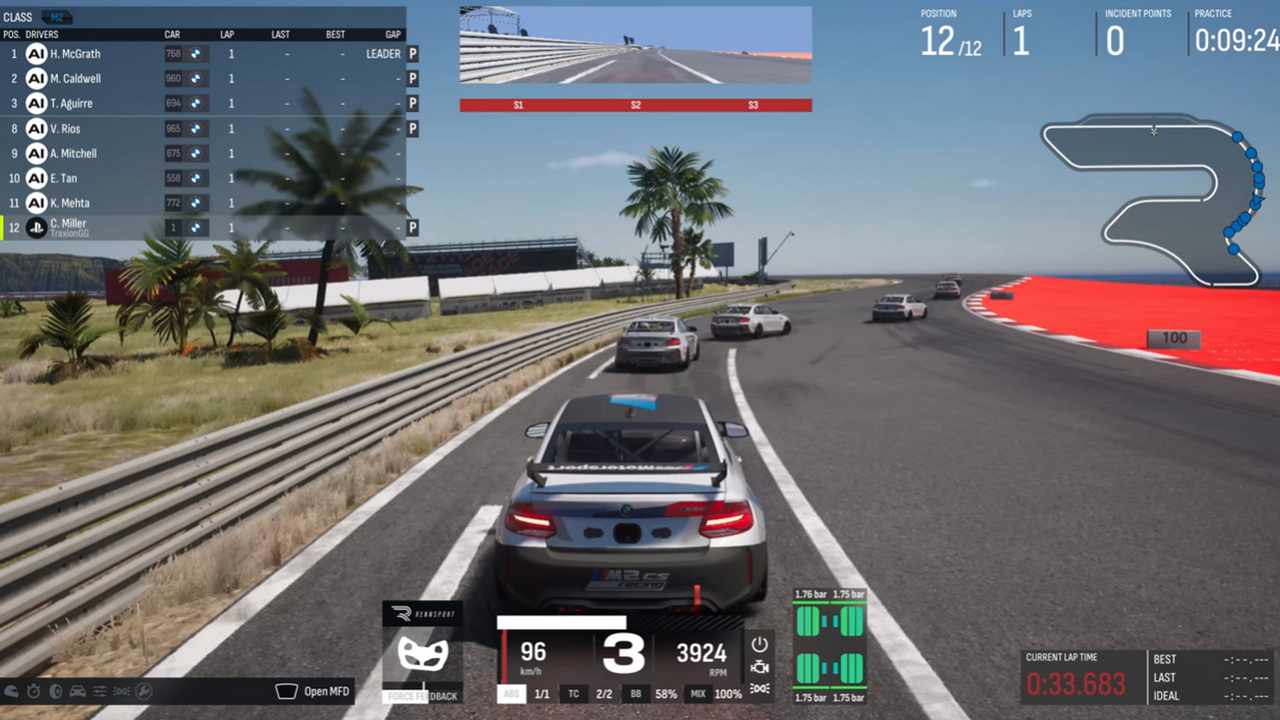Select the helmet icon in the MFD bar
Viewport: 1280px width, 720px height.
[x=12, y=691]
